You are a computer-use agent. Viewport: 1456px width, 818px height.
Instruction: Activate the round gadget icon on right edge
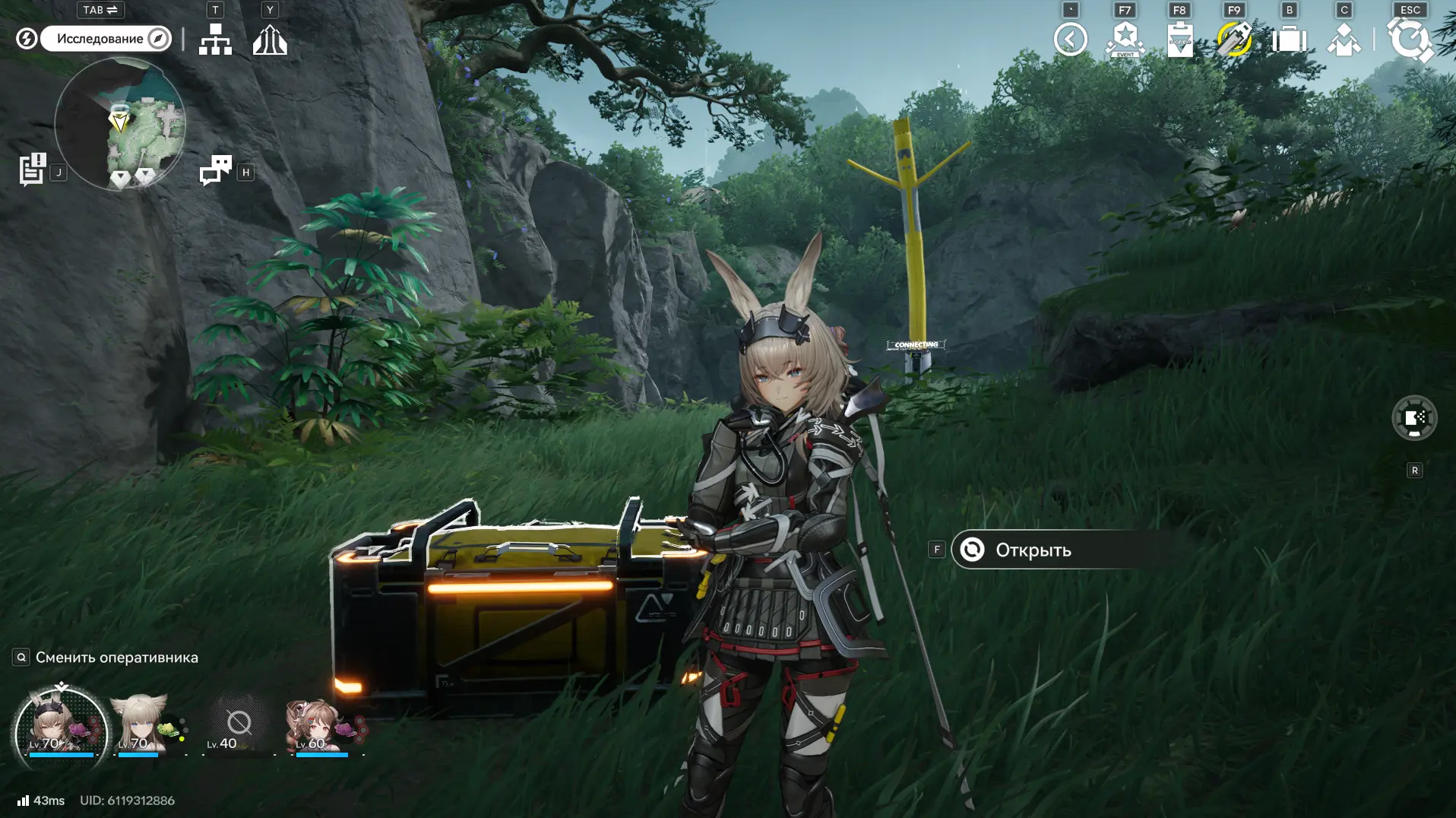coord(1413,418)
